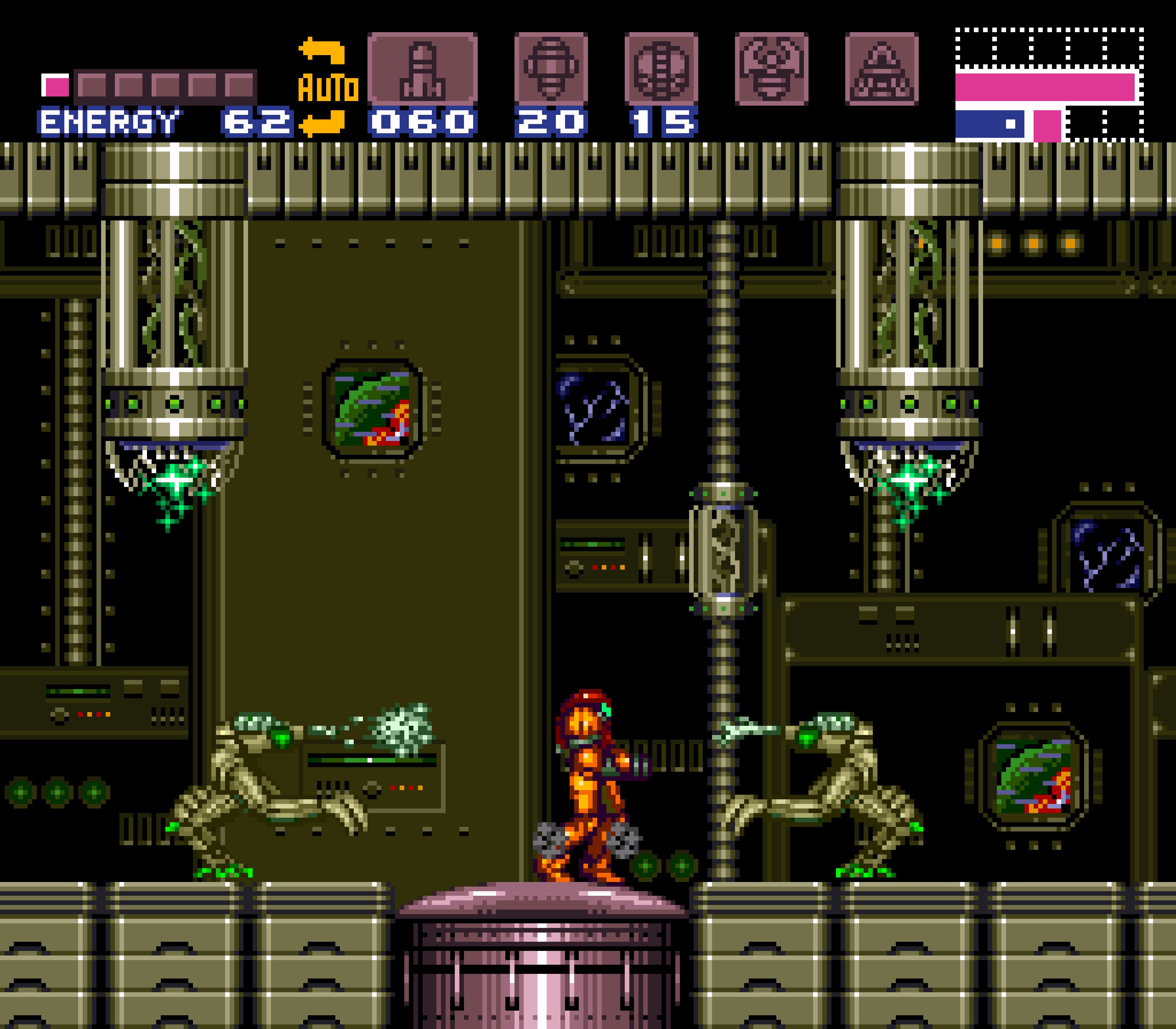Select the power bomb icon

(661, 69)
